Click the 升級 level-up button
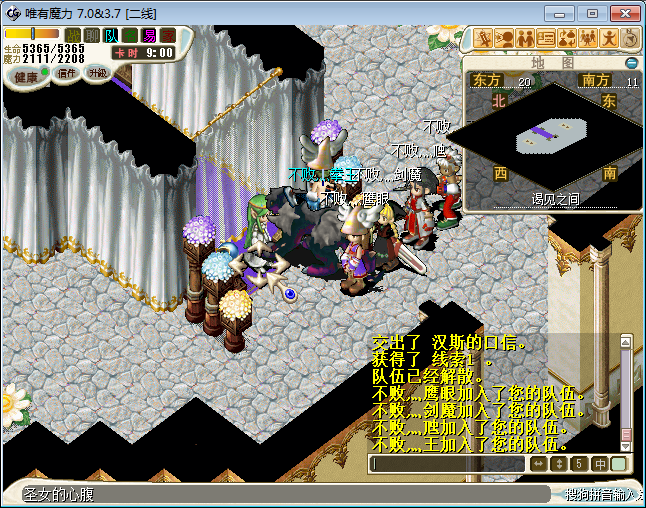The height and width of the screenshot is (508, 646). click(x=98, y=72)
